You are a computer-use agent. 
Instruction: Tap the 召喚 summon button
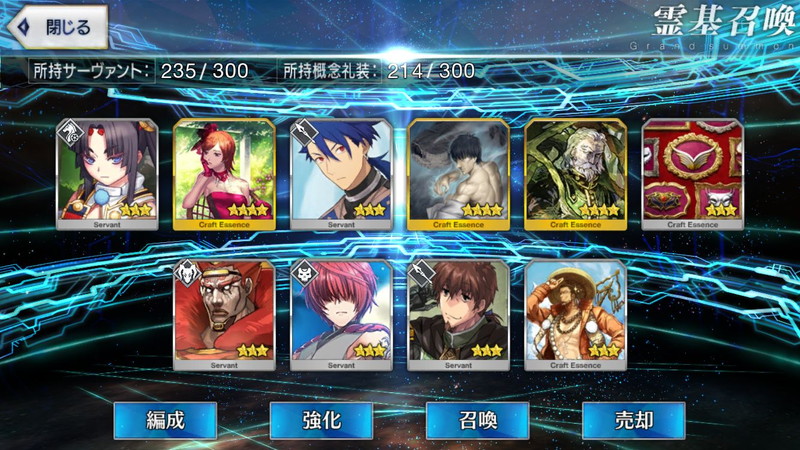point(477,420)
